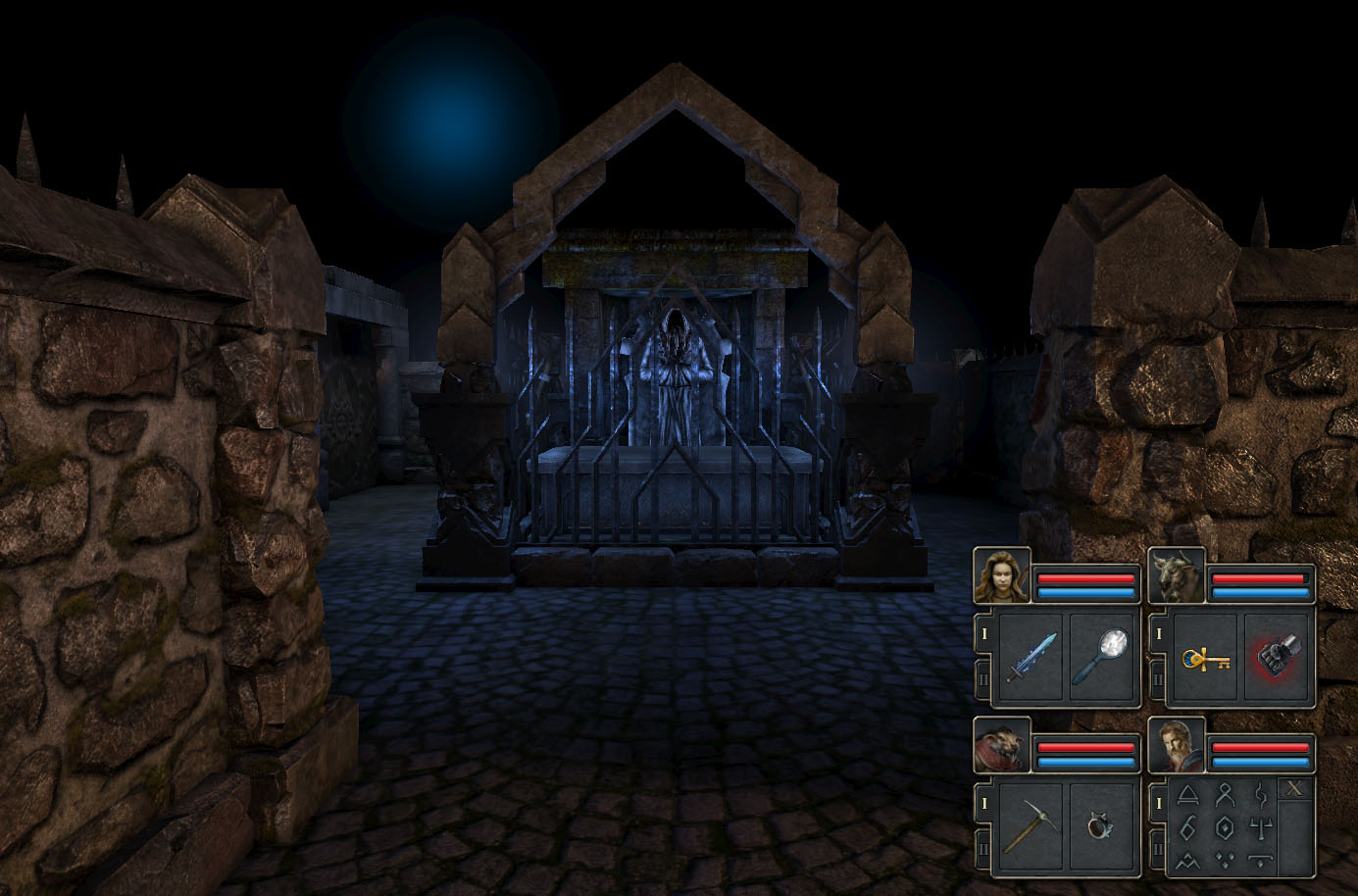Open the female champion's portrait
The image size is (1358, 896).
(x=1002, y=576)
